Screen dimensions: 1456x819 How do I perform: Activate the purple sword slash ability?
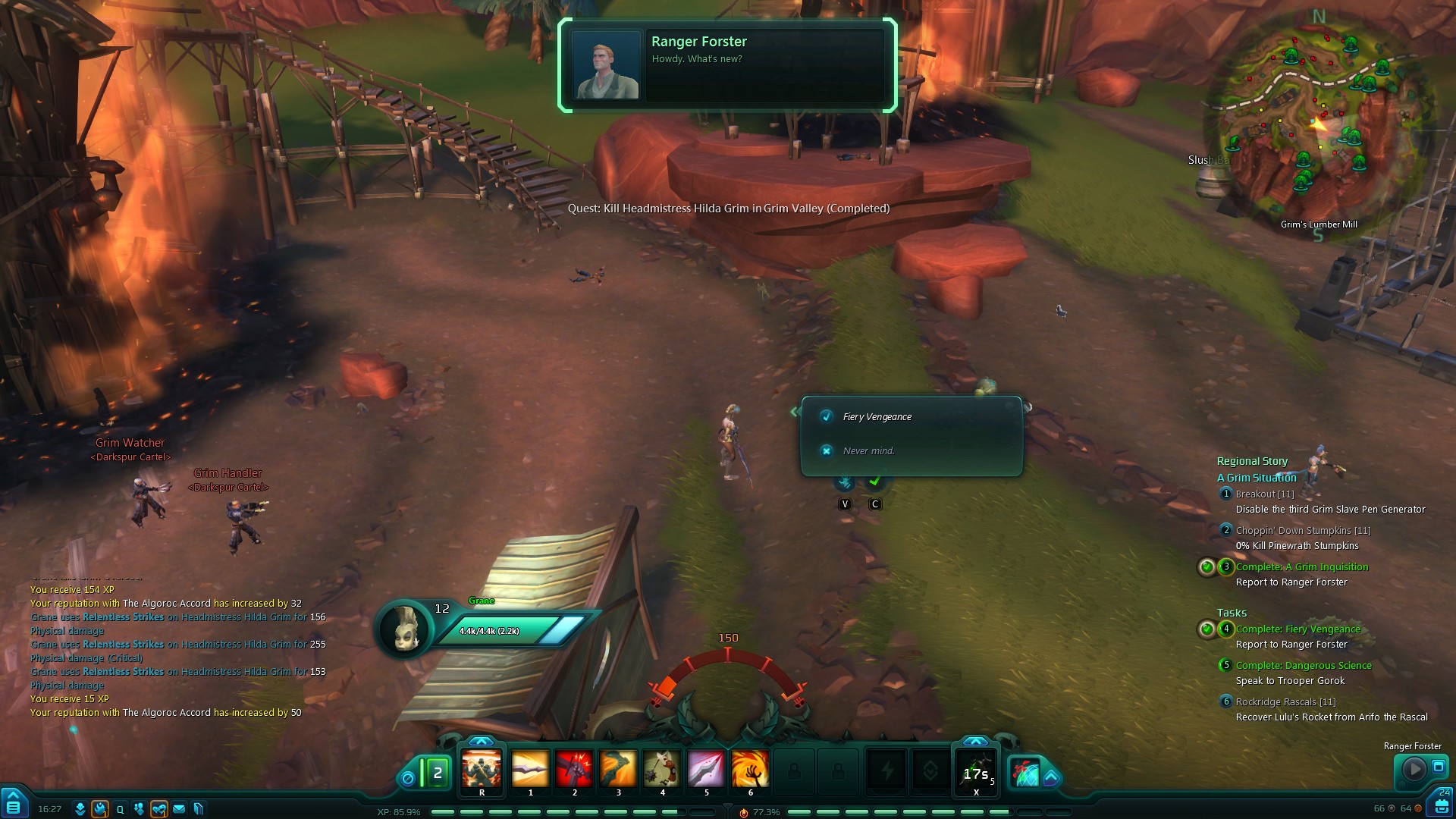(x=706, y=769)
